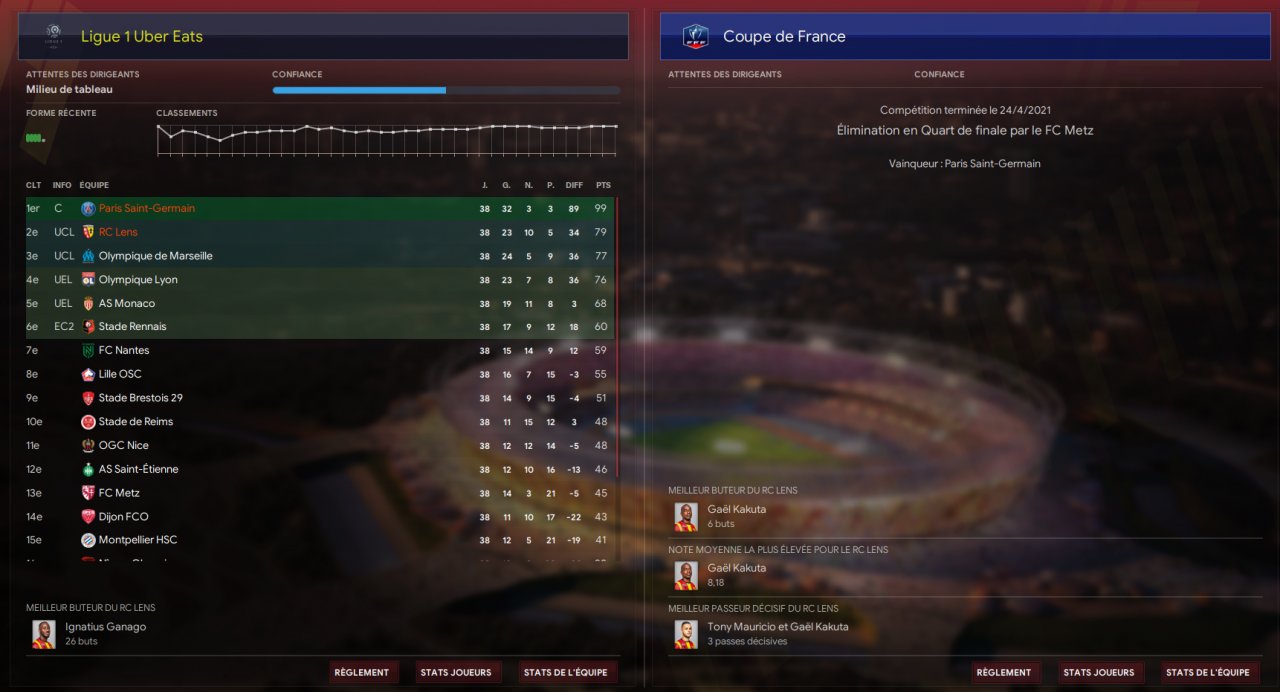Screen dimensions: 1280x692
Task: Click Stade Rennais in the table
Action: pyautogui.click(x=132, y=327)
